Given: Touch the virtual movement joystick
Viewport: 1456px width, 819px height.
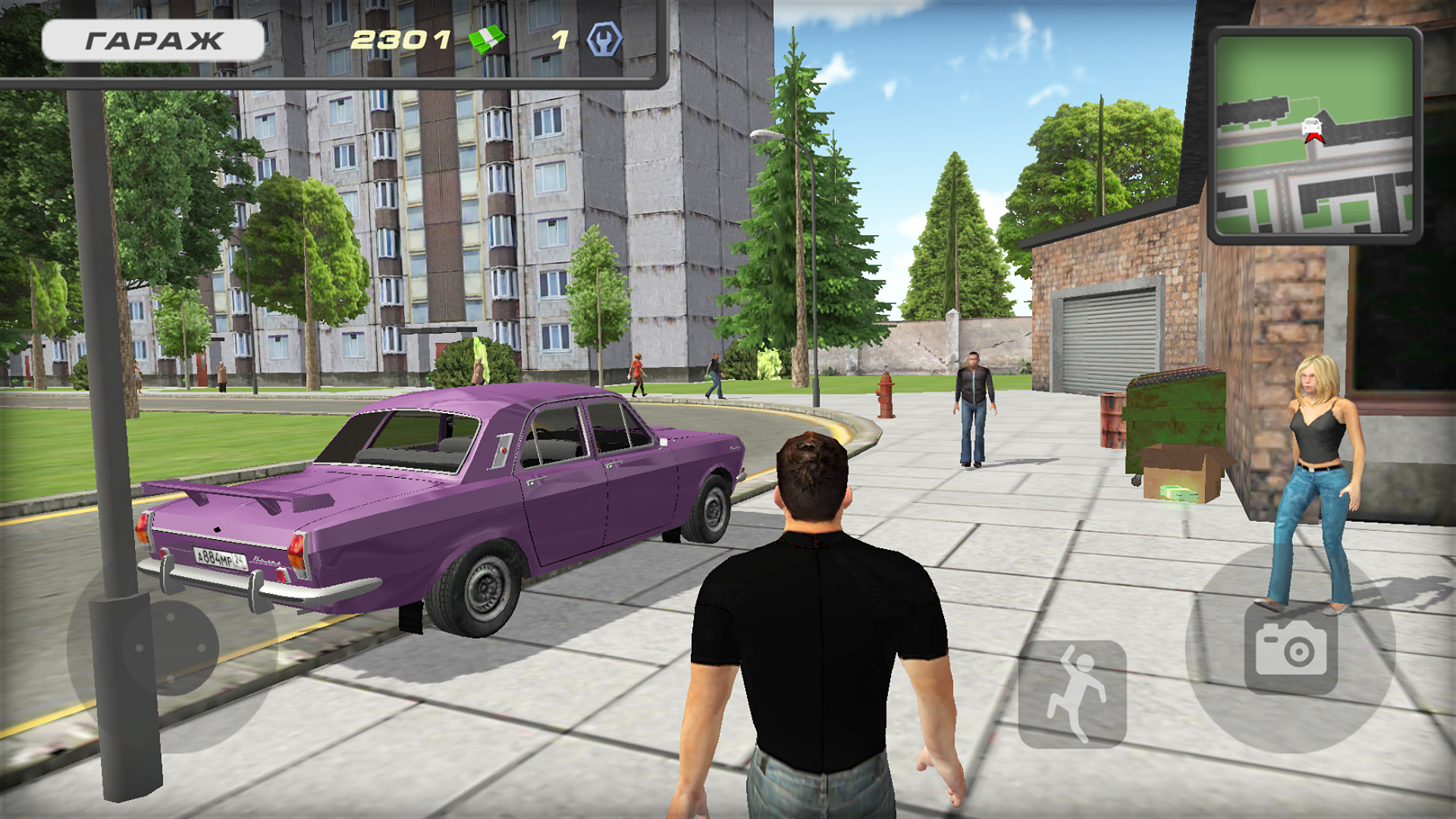Looking at the screenshot, I should pos(171,648).
